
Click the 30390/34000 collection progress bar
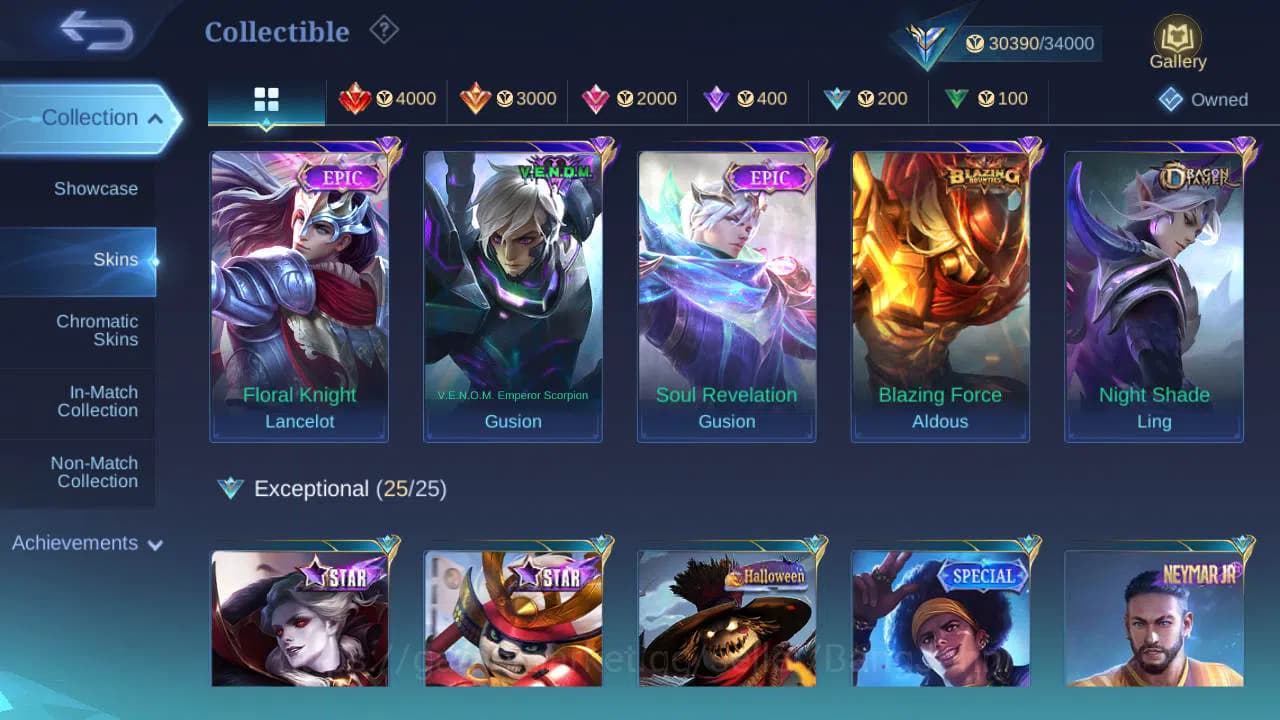coord(1030,43)
